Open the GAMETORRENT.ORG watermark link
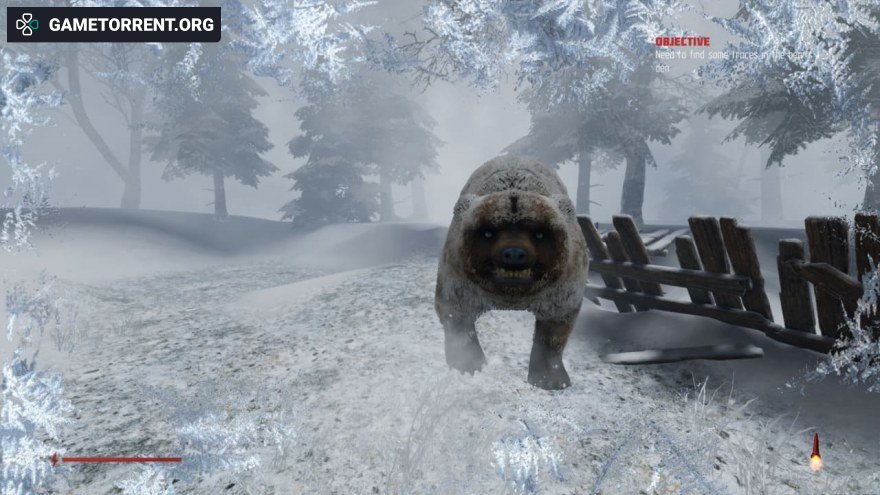The height and width of the screenshot is (495, 880). (114, 24)
